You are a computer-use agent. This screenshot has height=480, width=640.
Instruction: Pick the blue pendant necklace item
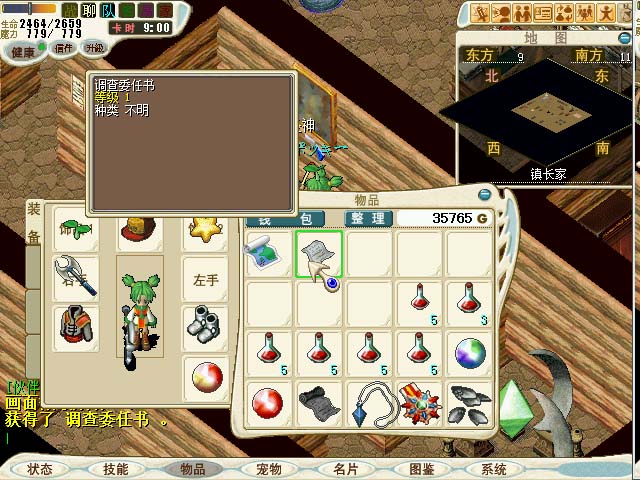369,402
